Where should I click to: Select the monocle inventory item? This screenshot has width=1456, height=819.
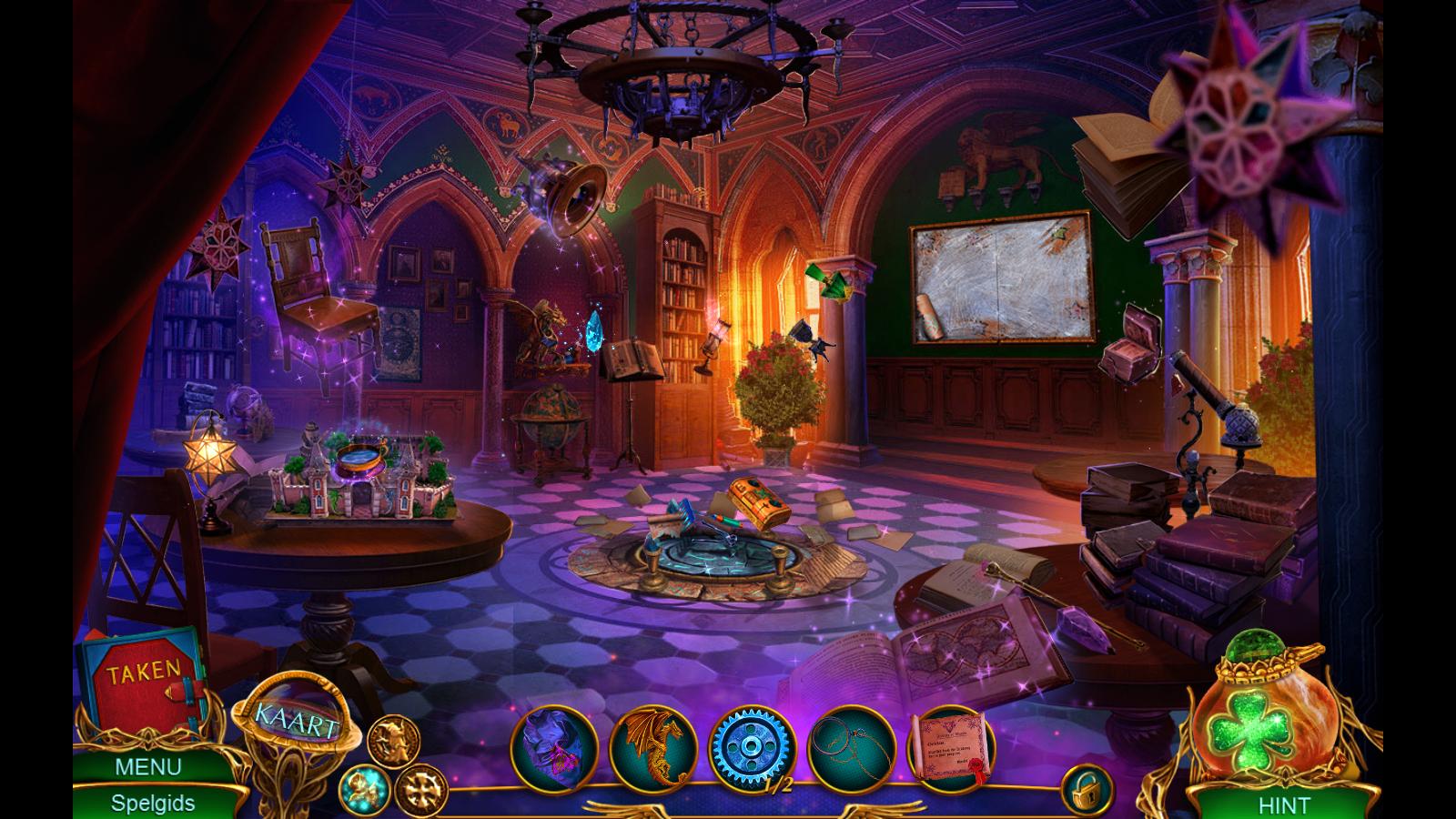pos(851,750)
